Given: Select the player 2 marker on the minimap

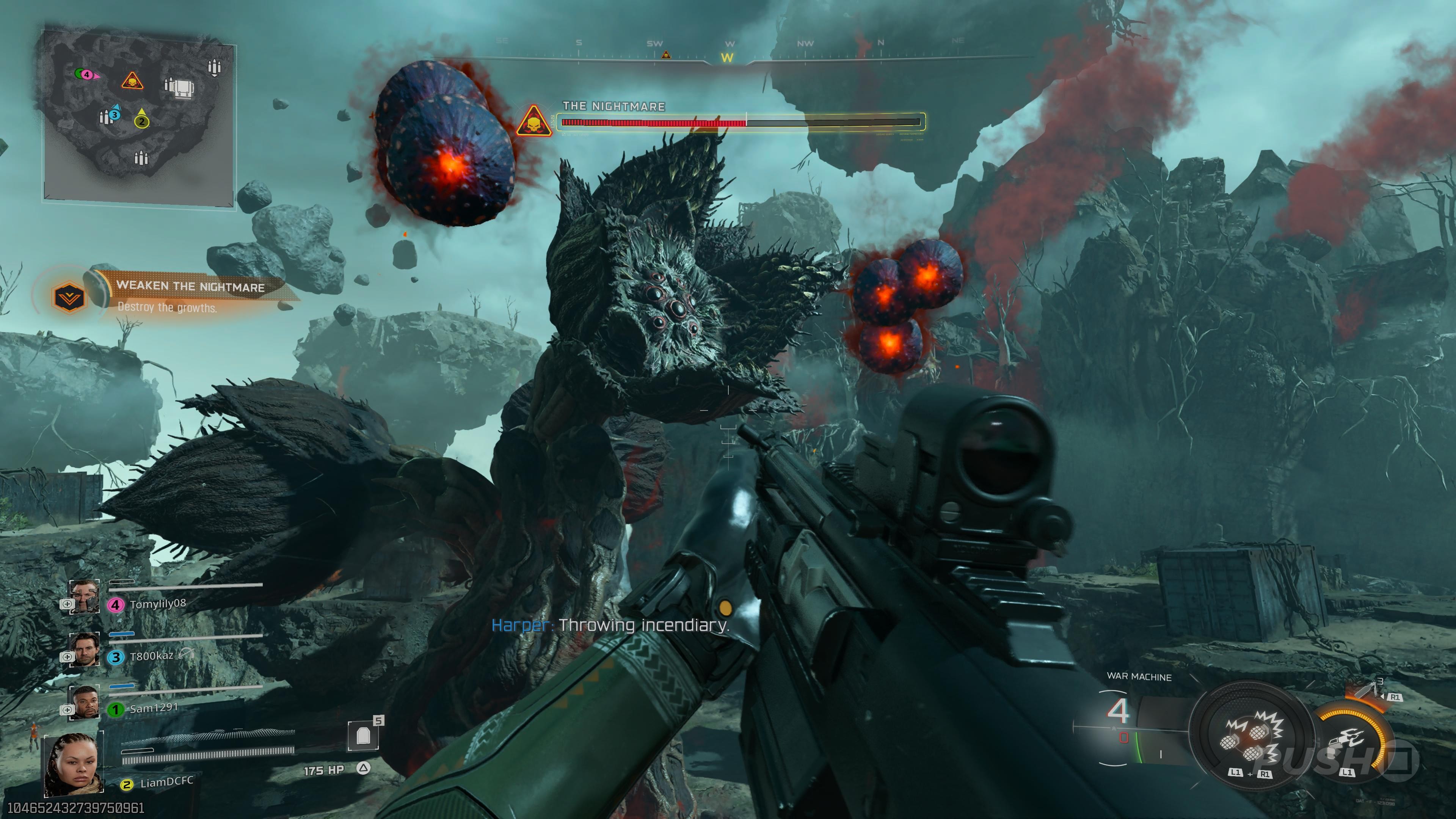Looking at the screenshot, I should tap(141, 121).
